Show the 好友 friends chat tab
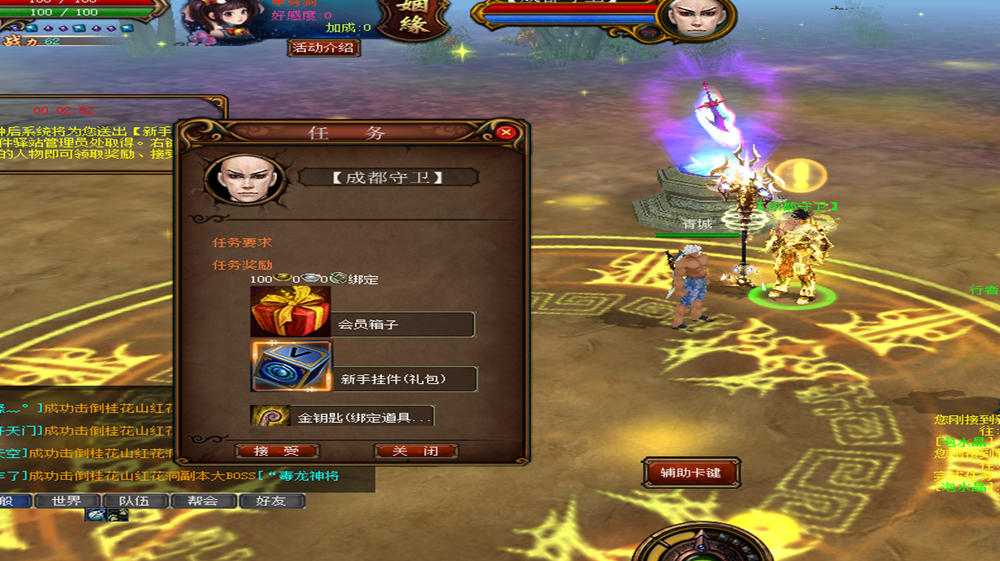The image size is (1000, 561). tap(270, 500)
